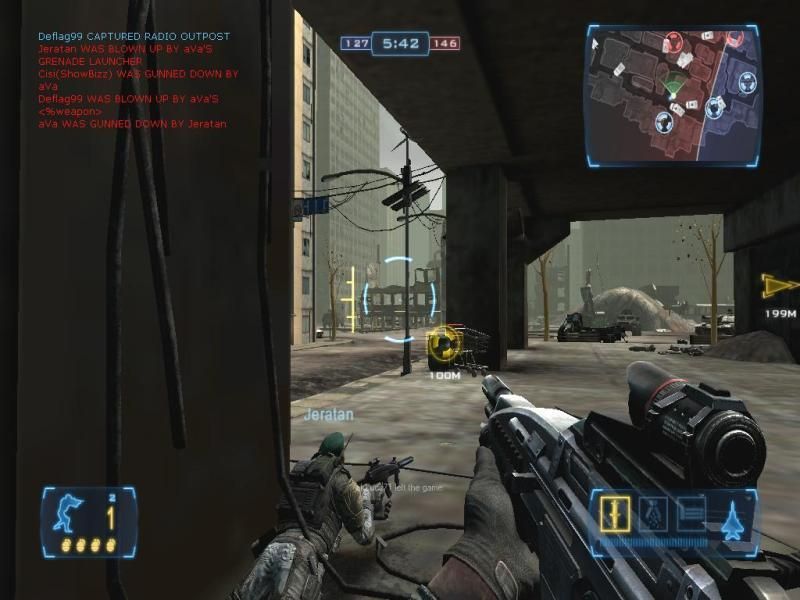Select the highlighted yellow rocket weapon slot

[x=613, y=514]
